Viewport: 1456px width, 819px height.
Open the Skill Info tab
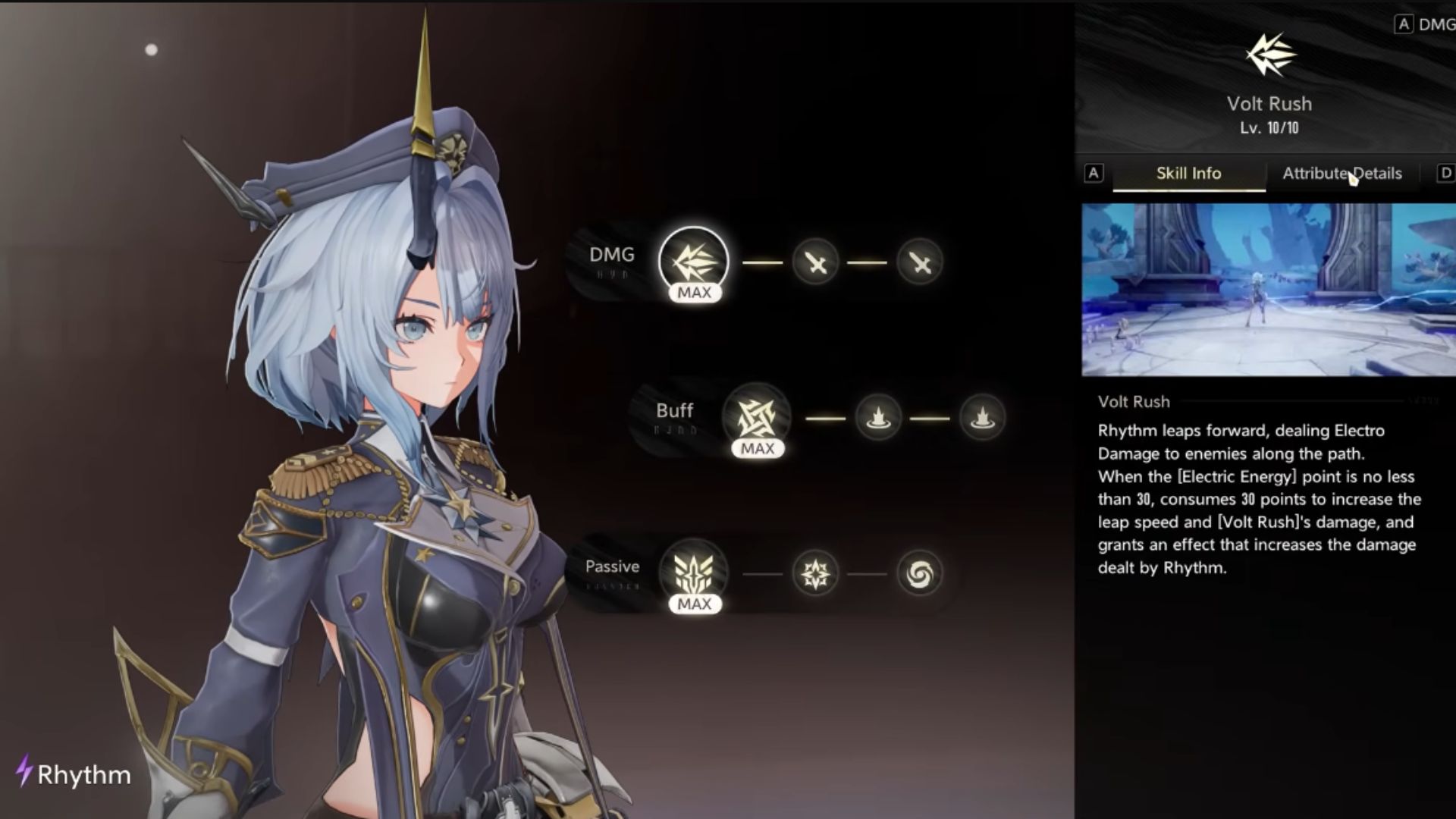pos(1188,174)
